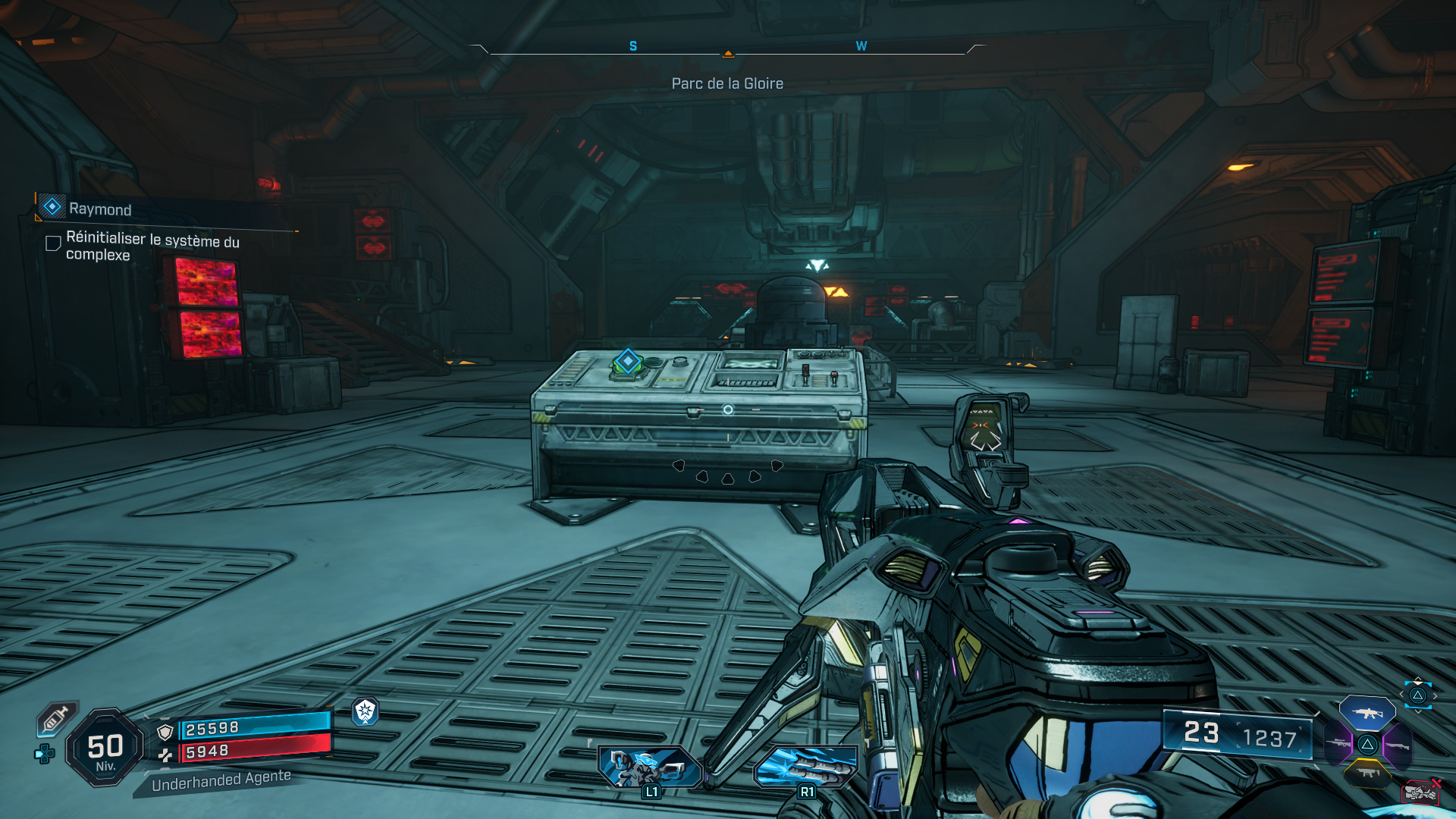Select the equipped assault rifle weapon slot
Viewport: 1456px width, 819px height.
pyautogui.click(x=1367, y=714)
